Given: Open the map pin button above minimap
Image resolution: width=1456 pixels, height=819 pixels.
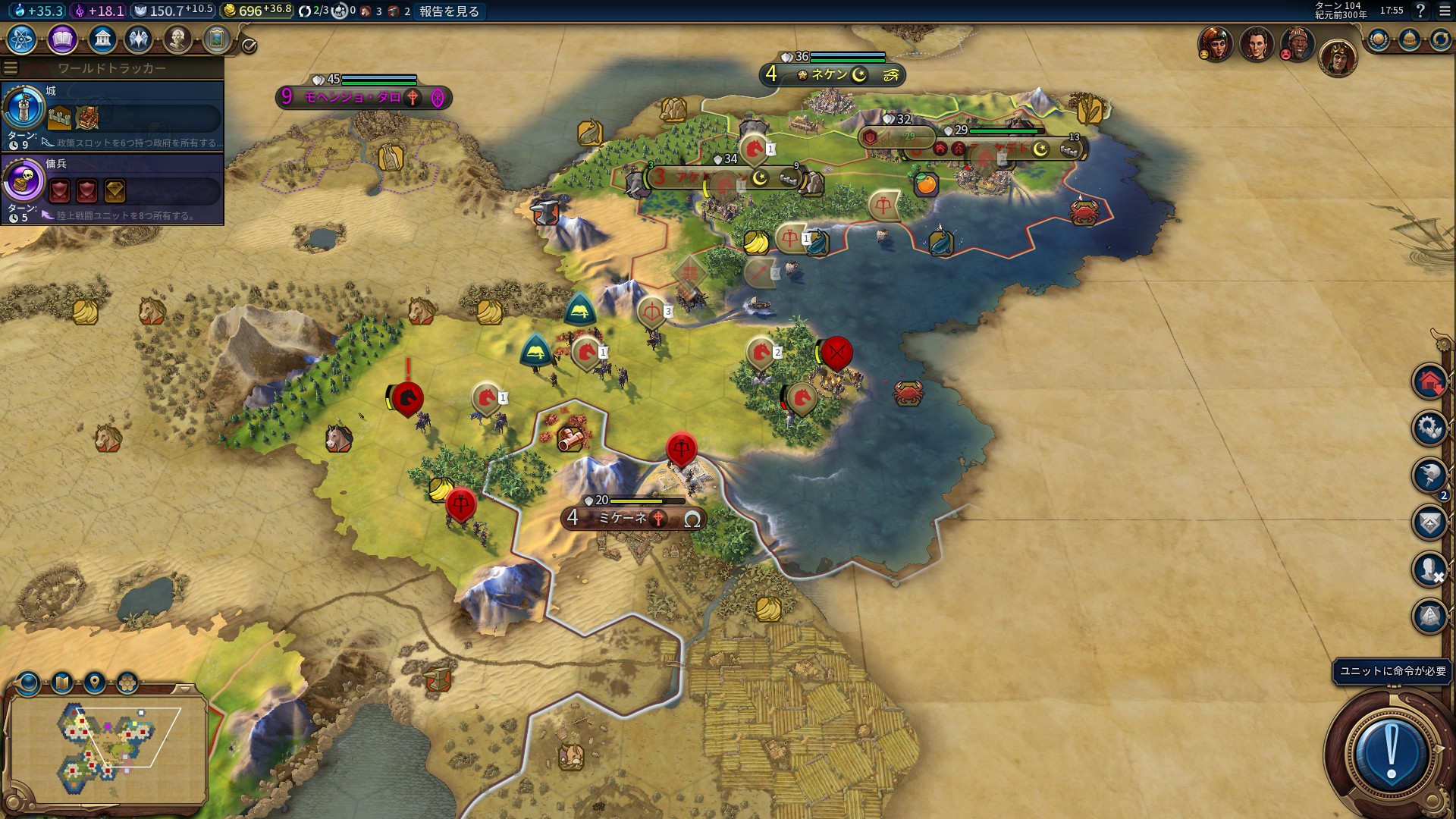Looking at the screenshot, I should tap(95, 682).
